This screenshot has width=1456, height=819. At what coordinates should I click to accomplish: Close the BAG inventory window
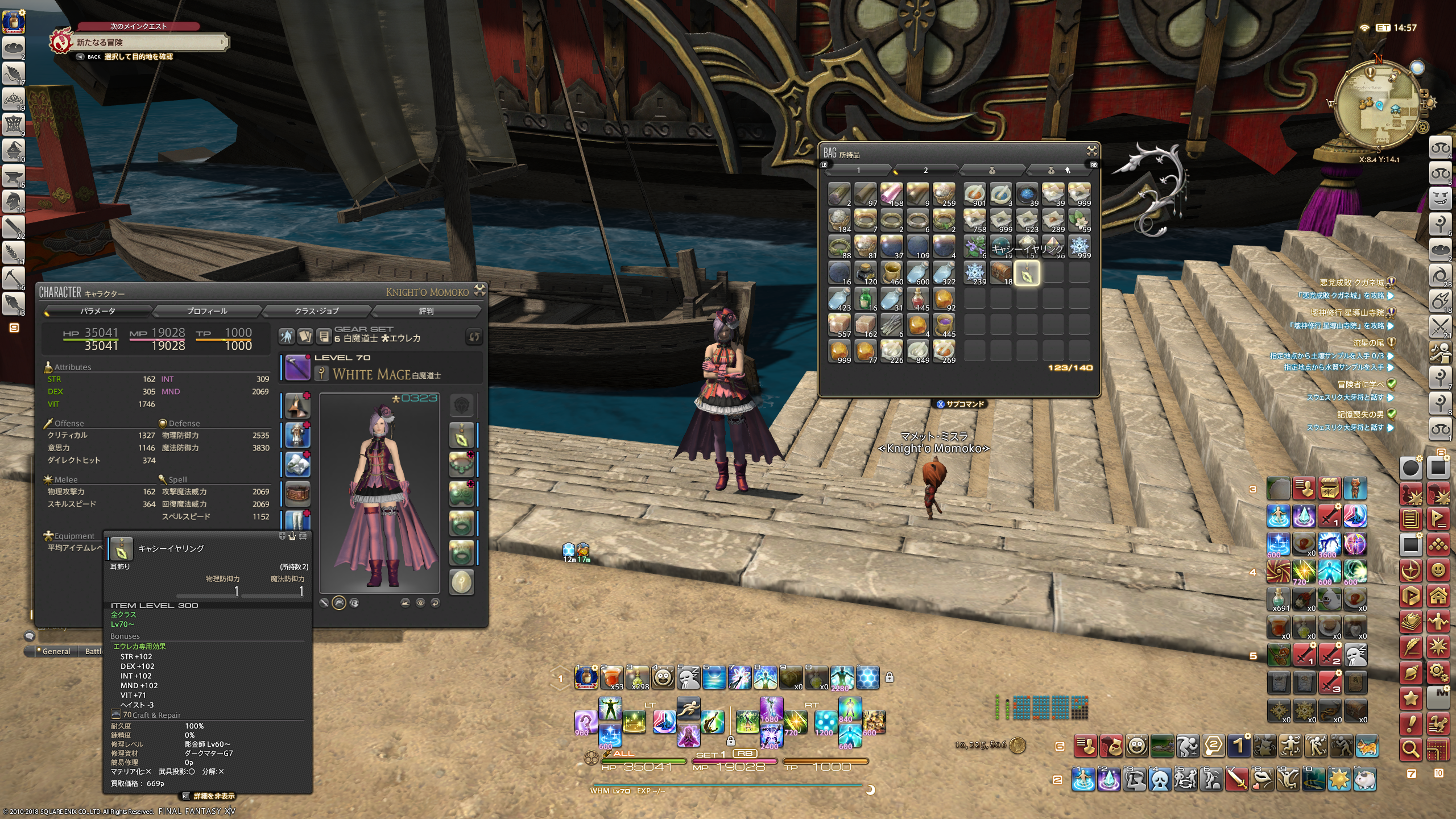1091,151
